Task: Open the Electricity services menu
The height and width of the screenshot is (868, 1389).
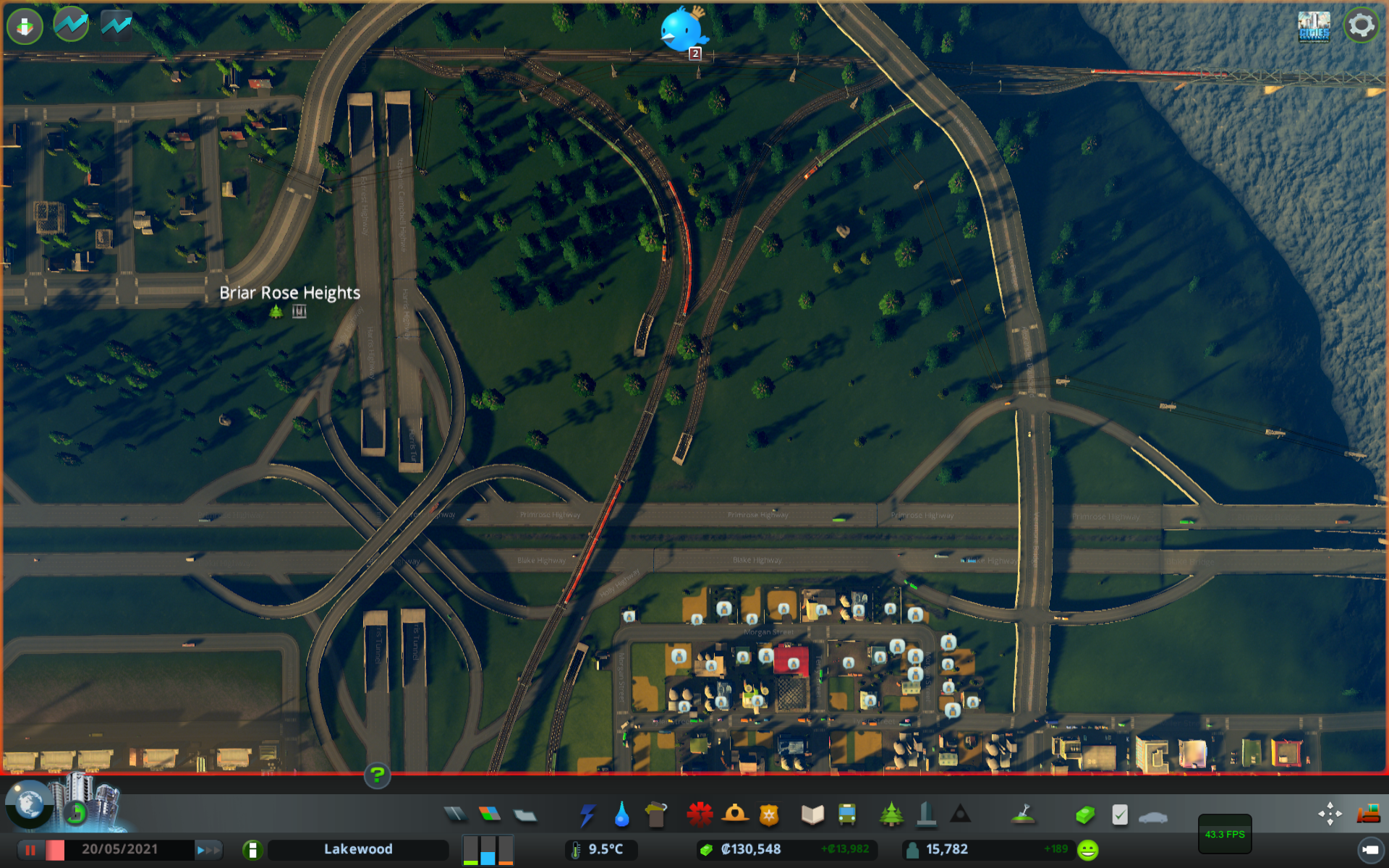Action: [x=587, y=813]
